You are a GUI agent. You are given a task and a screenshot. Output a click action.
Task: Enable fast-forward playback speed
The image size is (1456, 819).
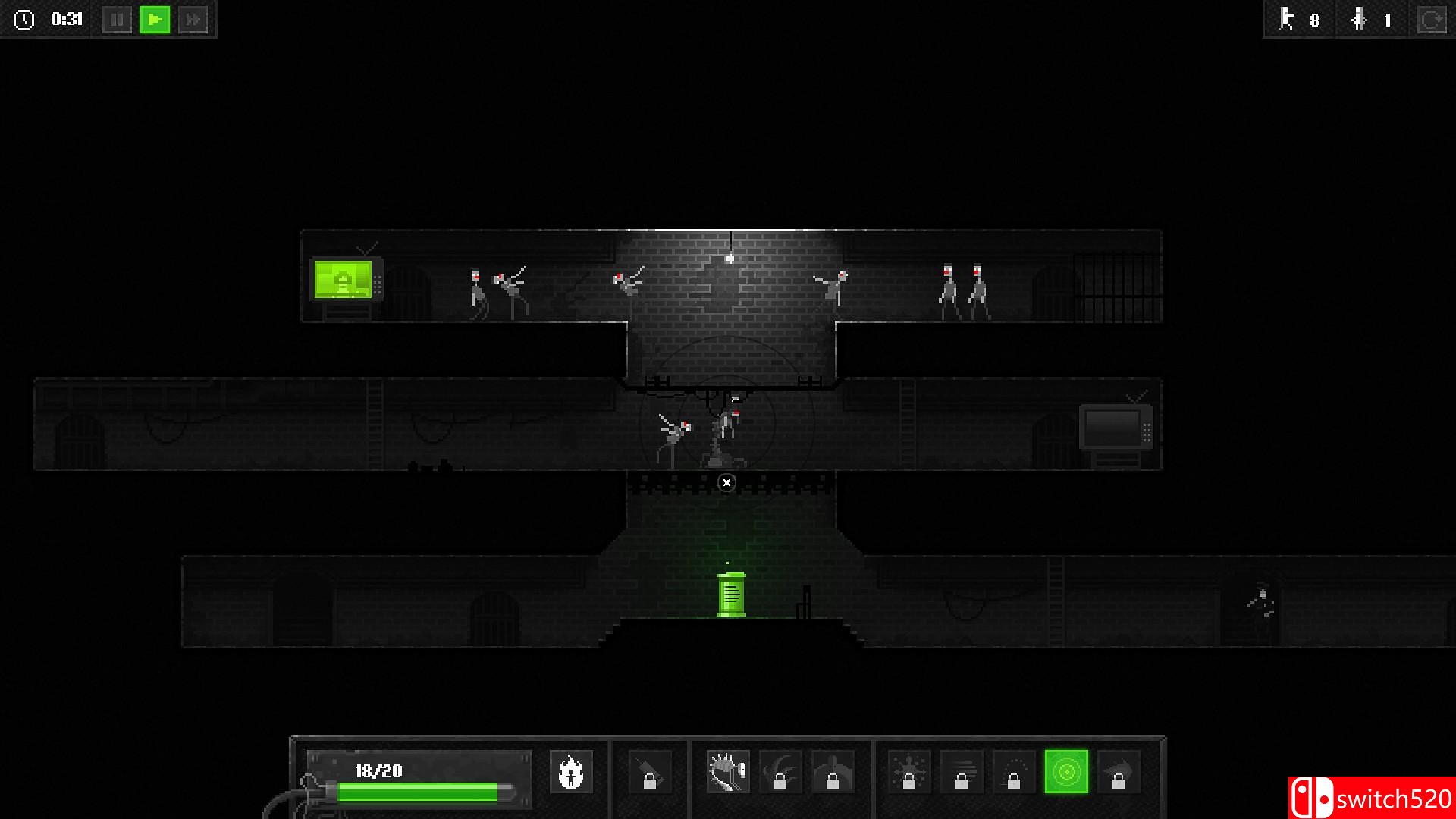[195, 20]
